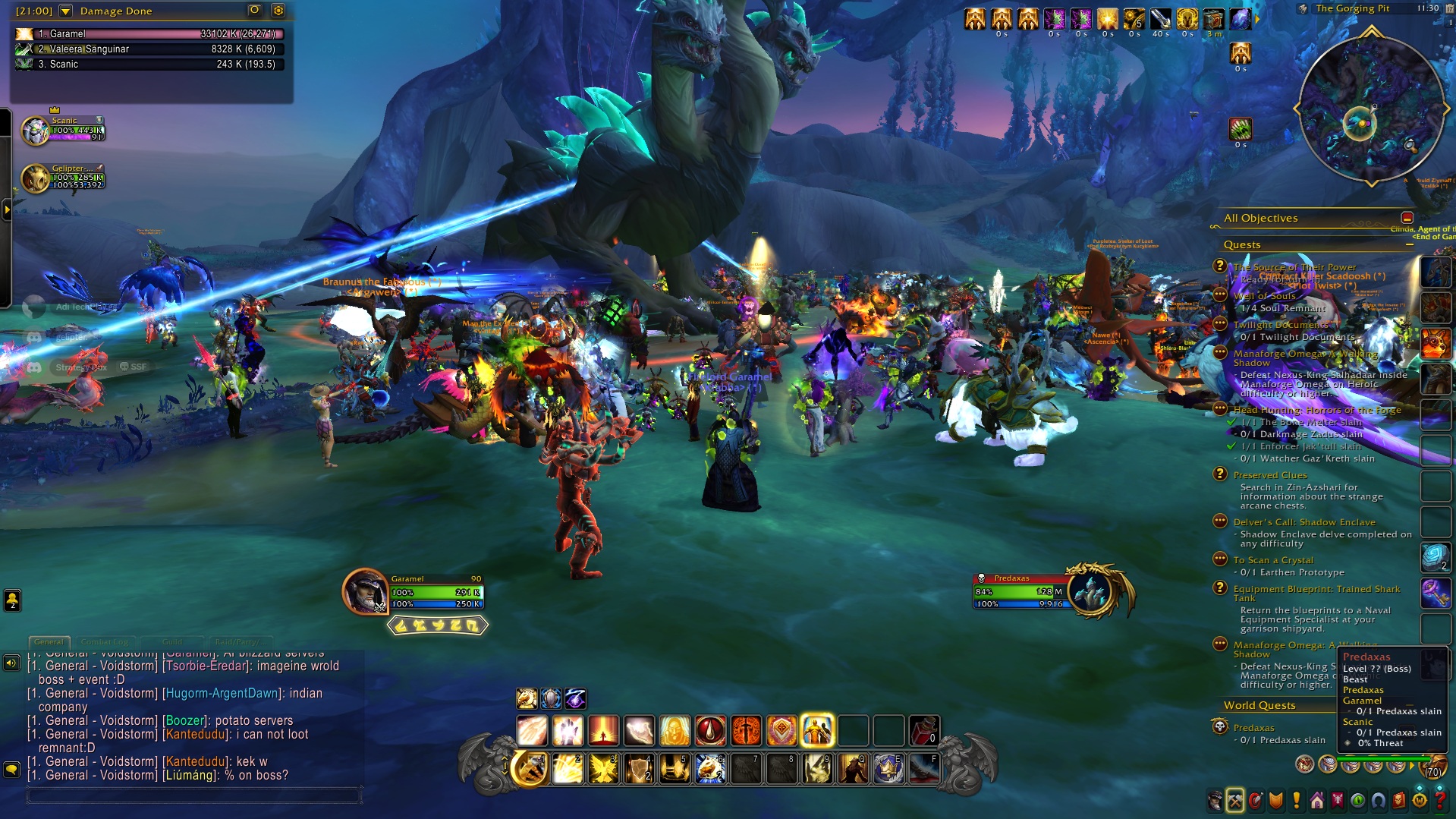Select Garamel's row in the damage meter
The image size is (1456, 819).
pyautogui.click(x=149, y=33)
